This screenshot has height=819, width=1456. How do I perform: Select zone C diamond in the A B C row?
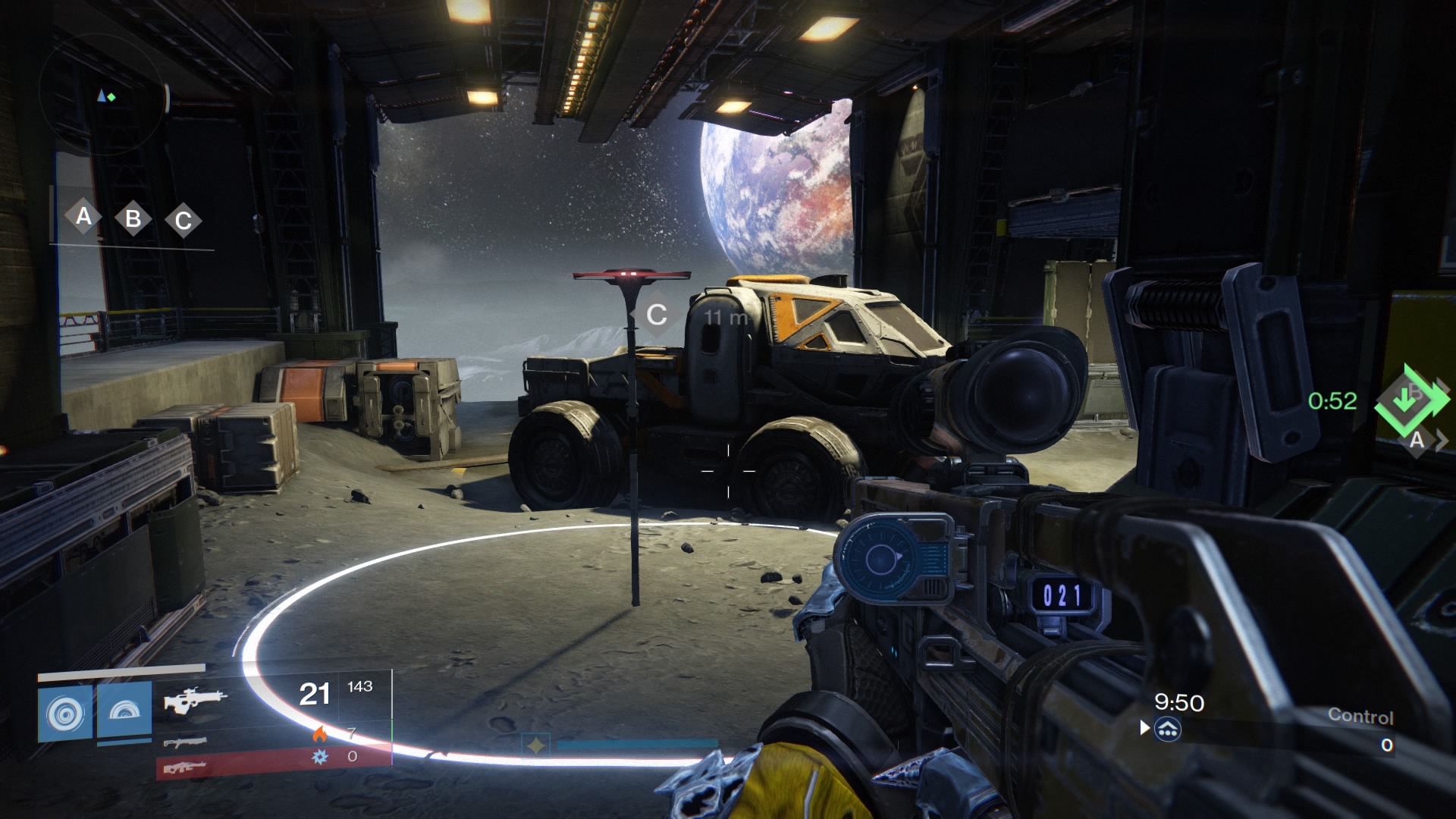click(x=183, y=221)
